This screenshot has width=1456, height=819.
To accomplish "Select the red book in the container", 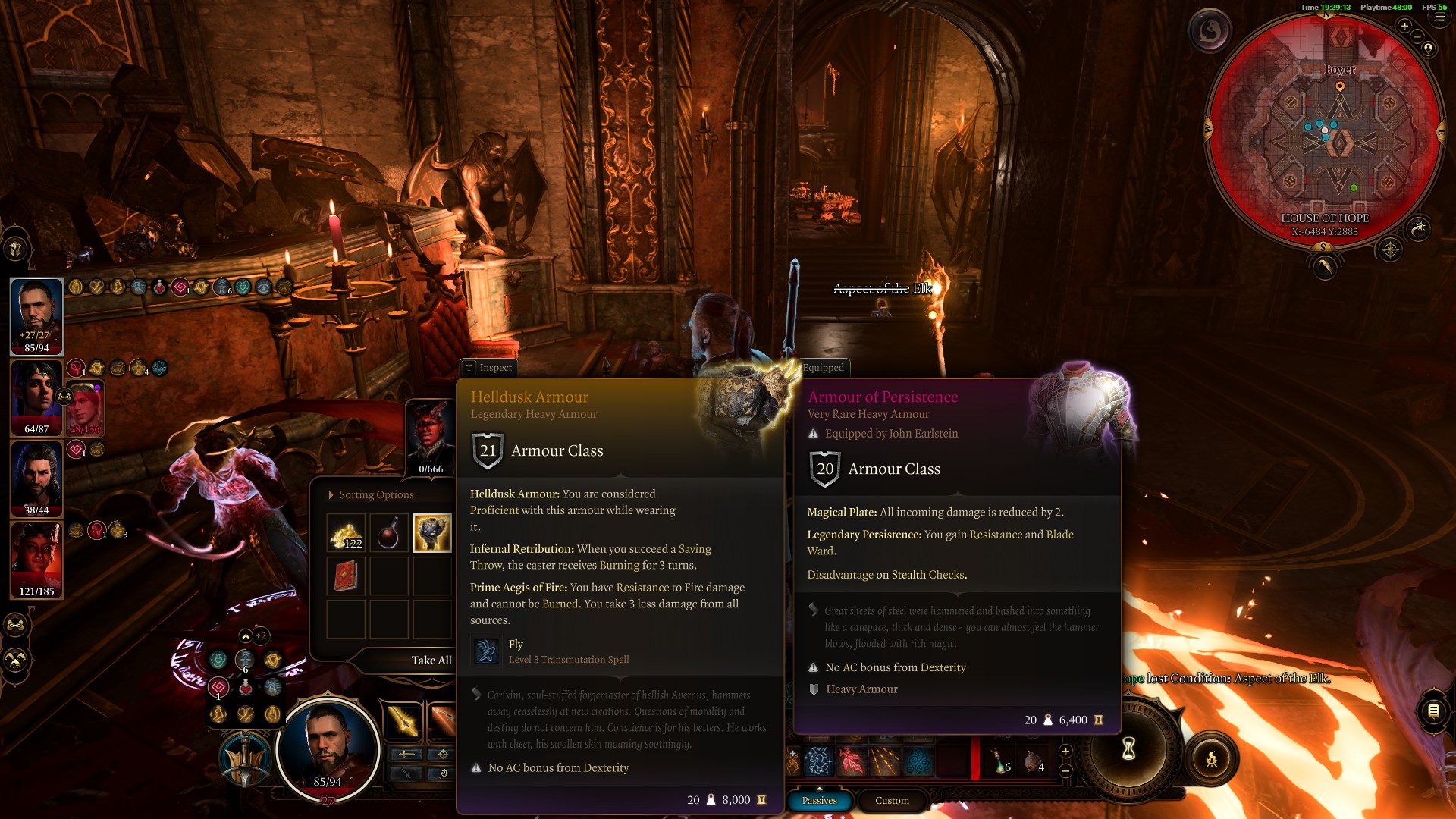I will [x=346, y=576].
